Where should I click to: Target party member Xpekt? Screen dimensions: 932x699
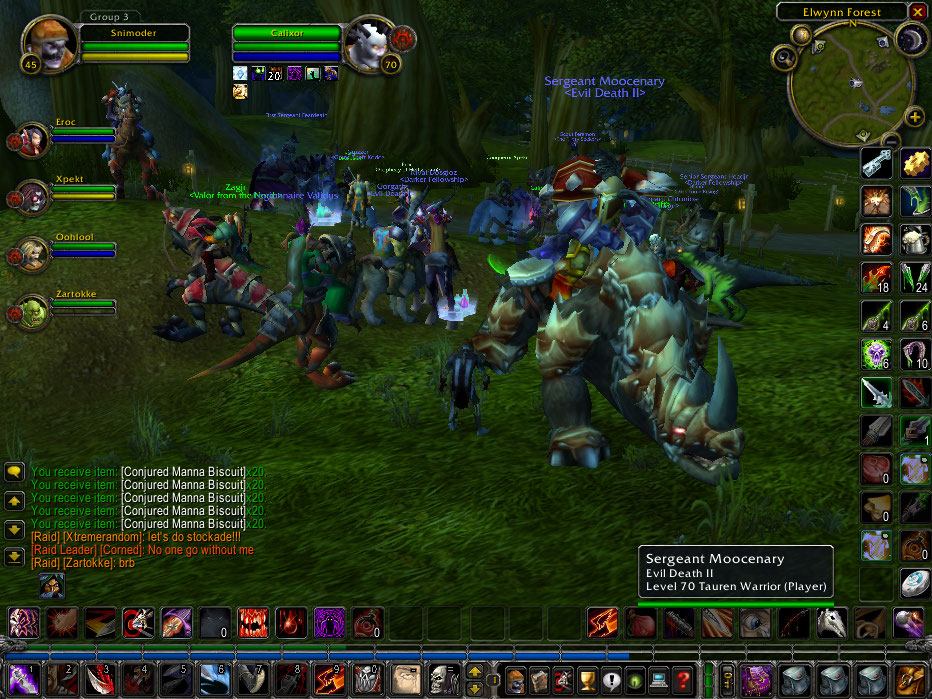point(35,196)
